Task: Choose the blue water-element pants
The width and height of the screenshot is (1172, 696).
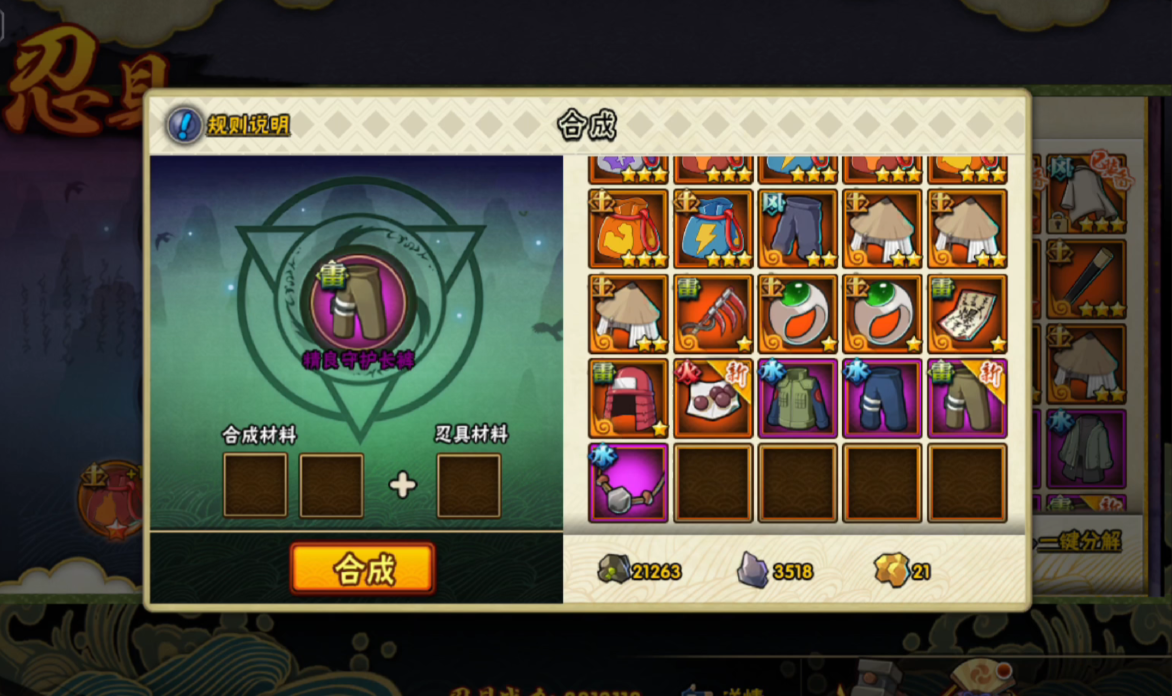Action: tap(882, 398)
